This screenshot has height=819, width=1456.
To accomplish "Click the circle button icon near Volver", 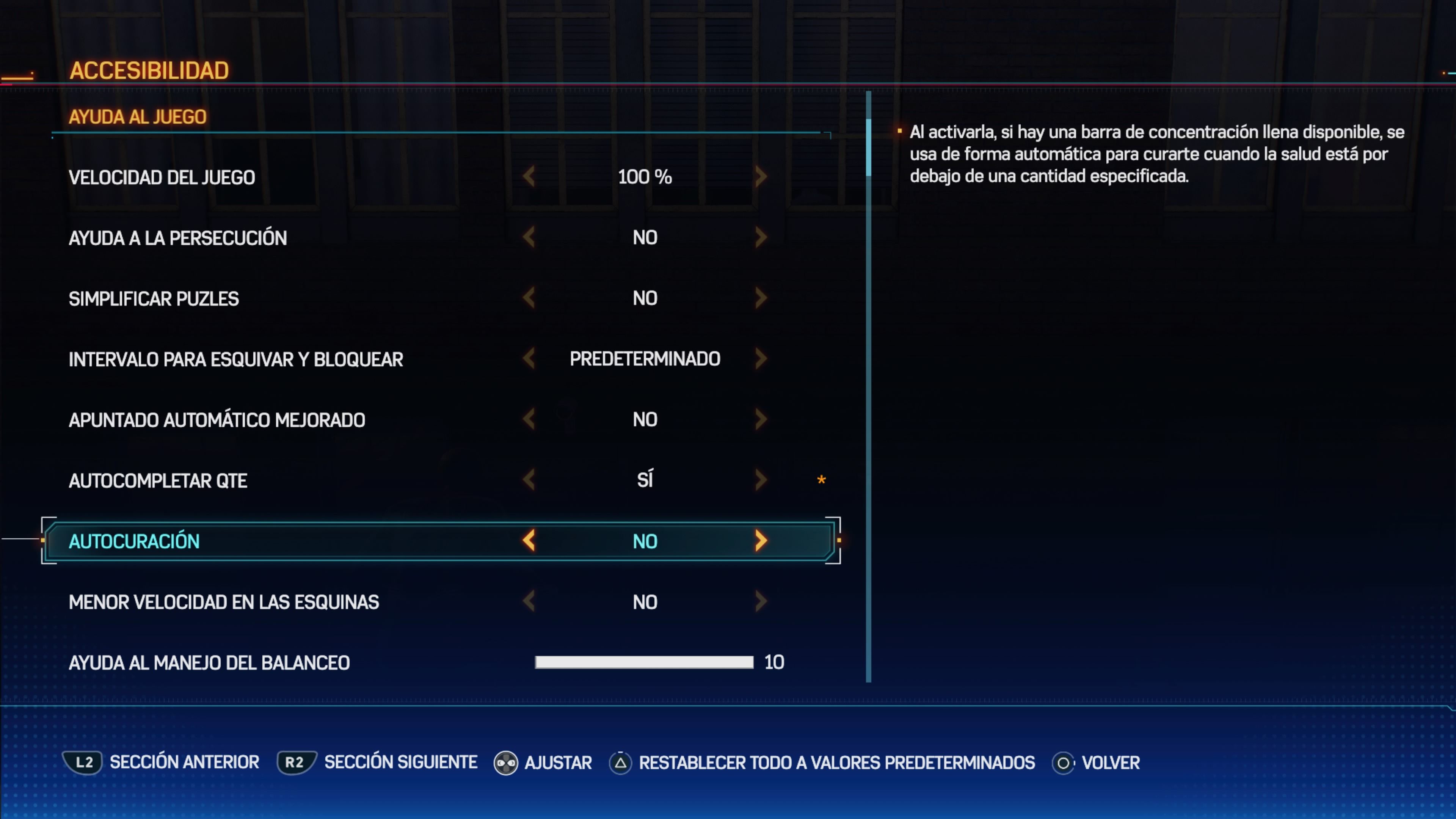I will coord(1062,763).
